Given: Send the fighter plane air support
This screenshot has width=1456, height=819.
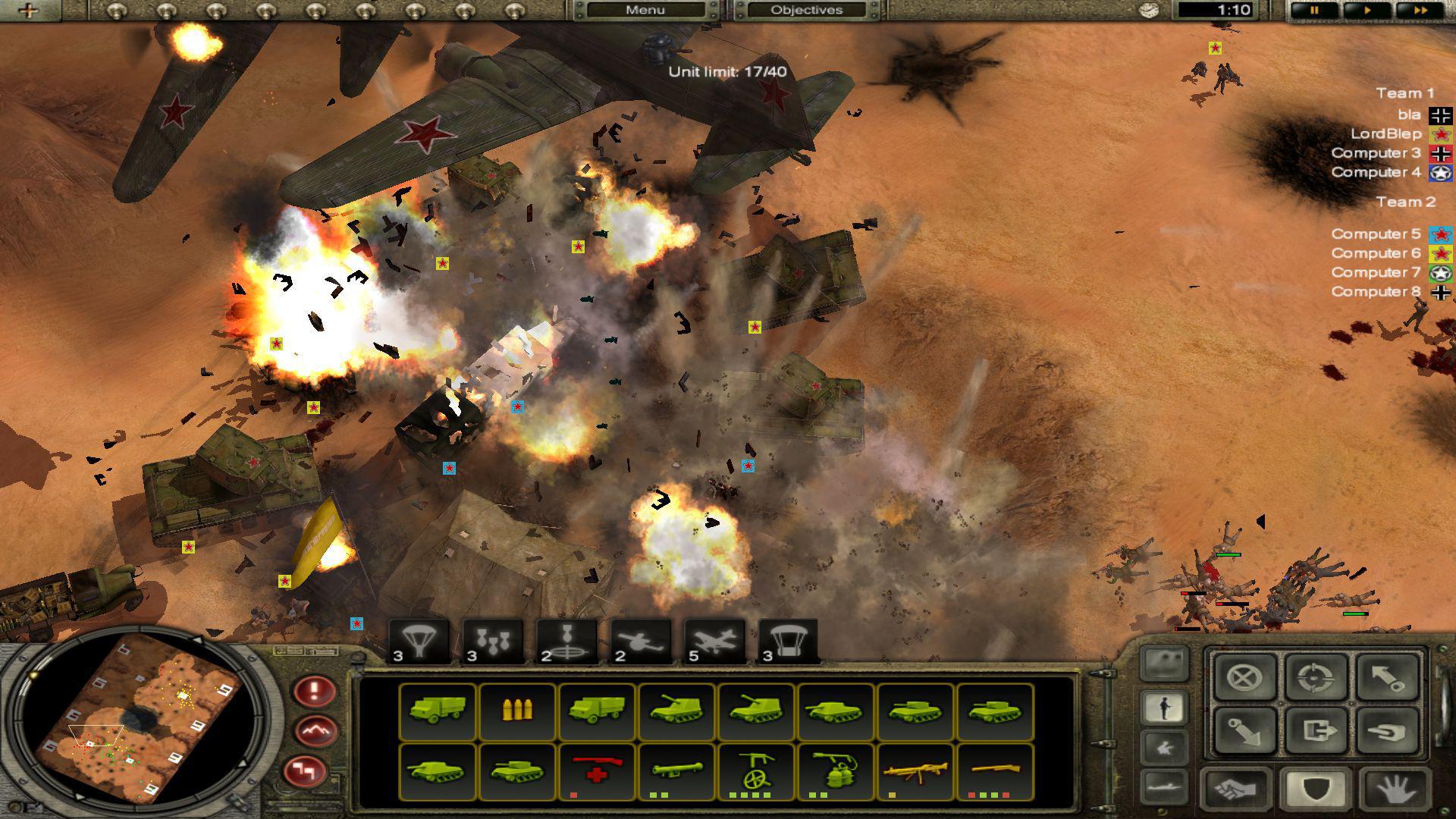Looking at the screenshot, I should pyautogui.click(x=714, y=641).
